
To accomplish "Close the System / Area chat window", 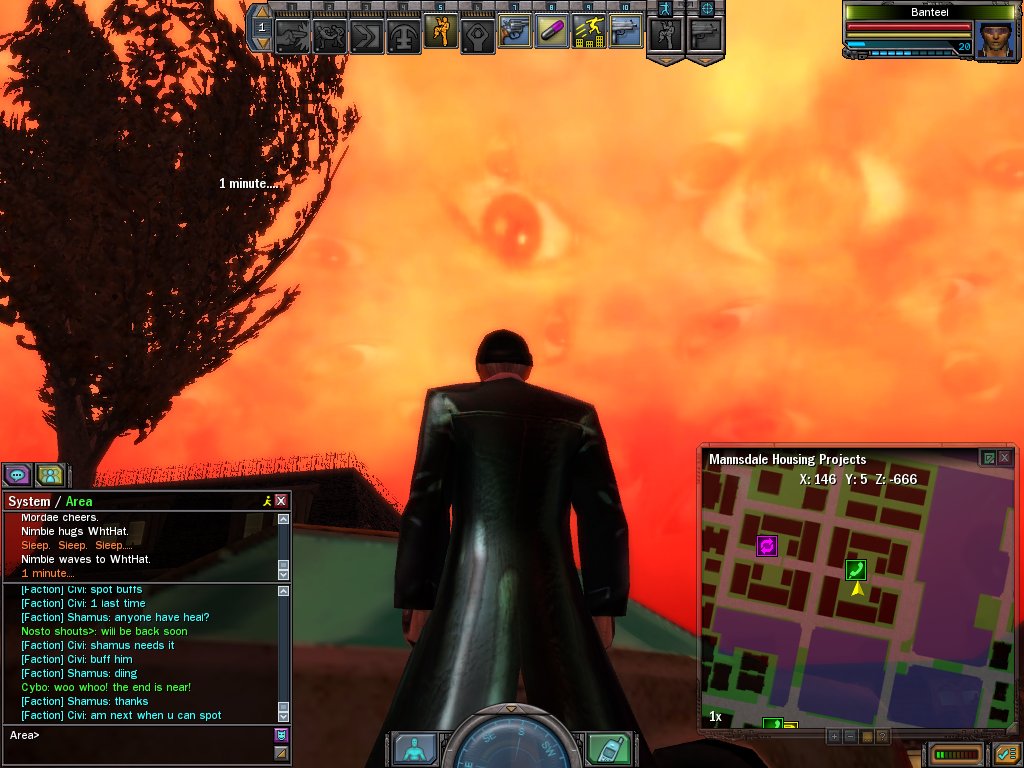I will tap(281, 501).
